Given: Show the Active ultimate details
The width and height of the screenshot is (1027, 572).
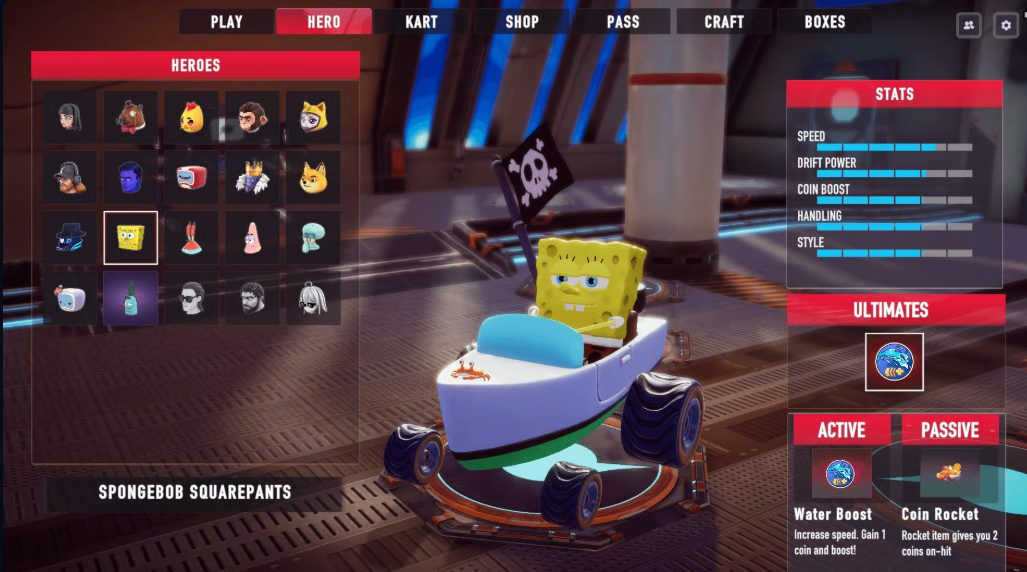Looking at the screenshot, I should [x=841, y=430].
